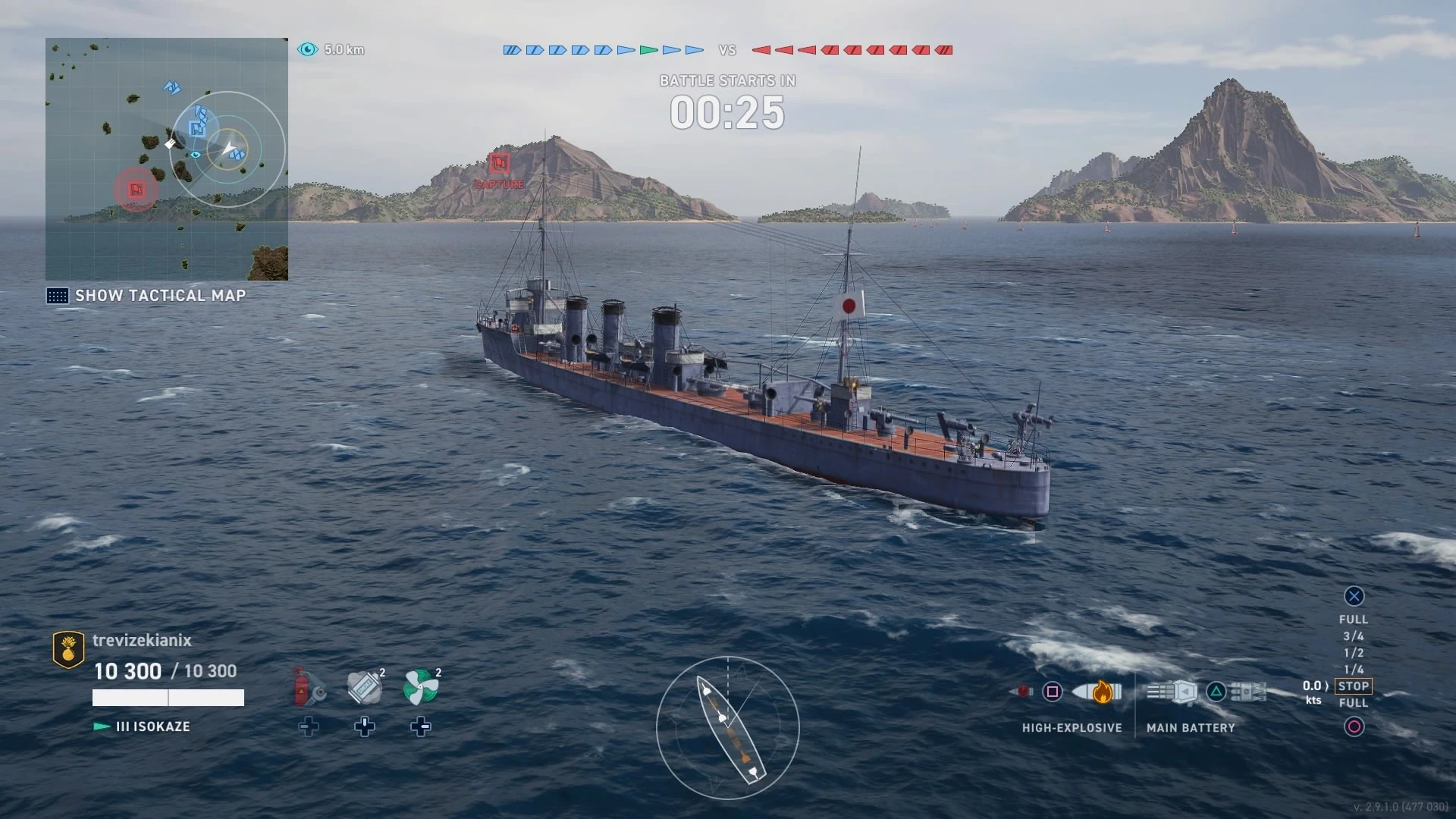
Task: Choose the main battery weapon icon
Action: click(x=1172, y=692)
